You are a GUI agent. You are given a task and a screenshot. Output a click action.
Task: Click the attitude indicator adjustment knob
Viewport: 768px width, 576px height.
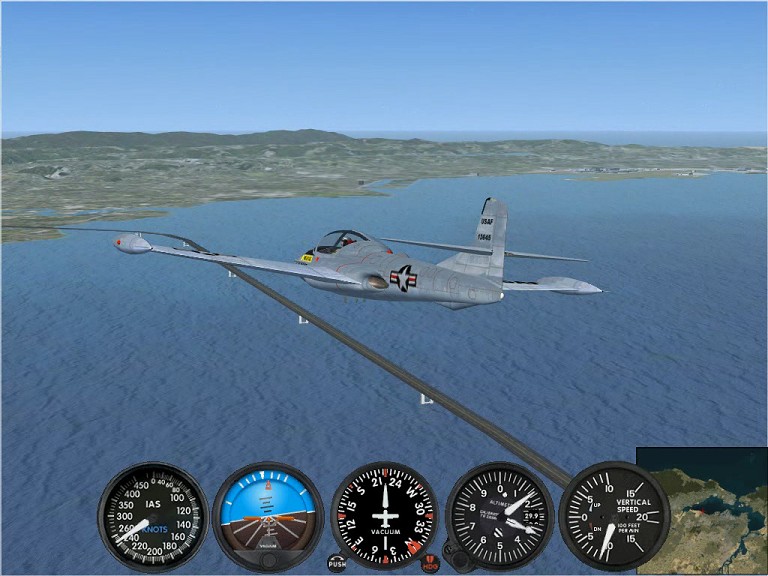[268, 562]
